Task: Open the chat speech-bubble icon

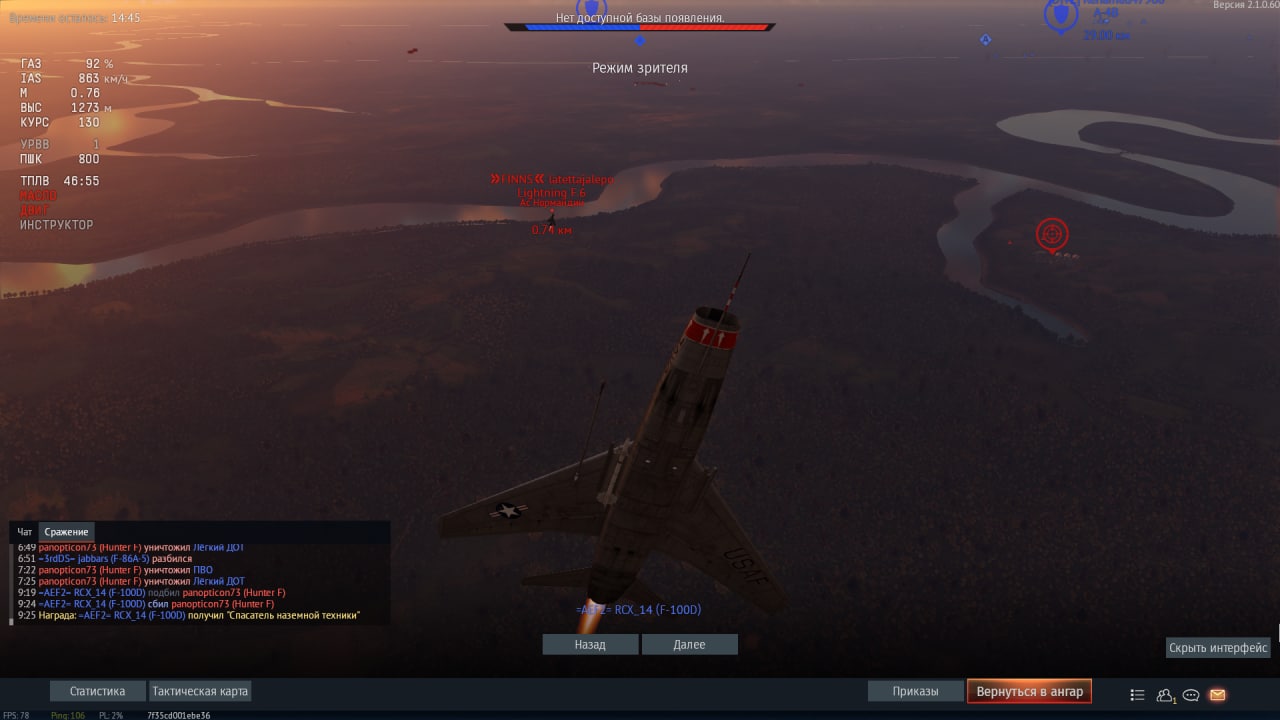Action: 1191,695
